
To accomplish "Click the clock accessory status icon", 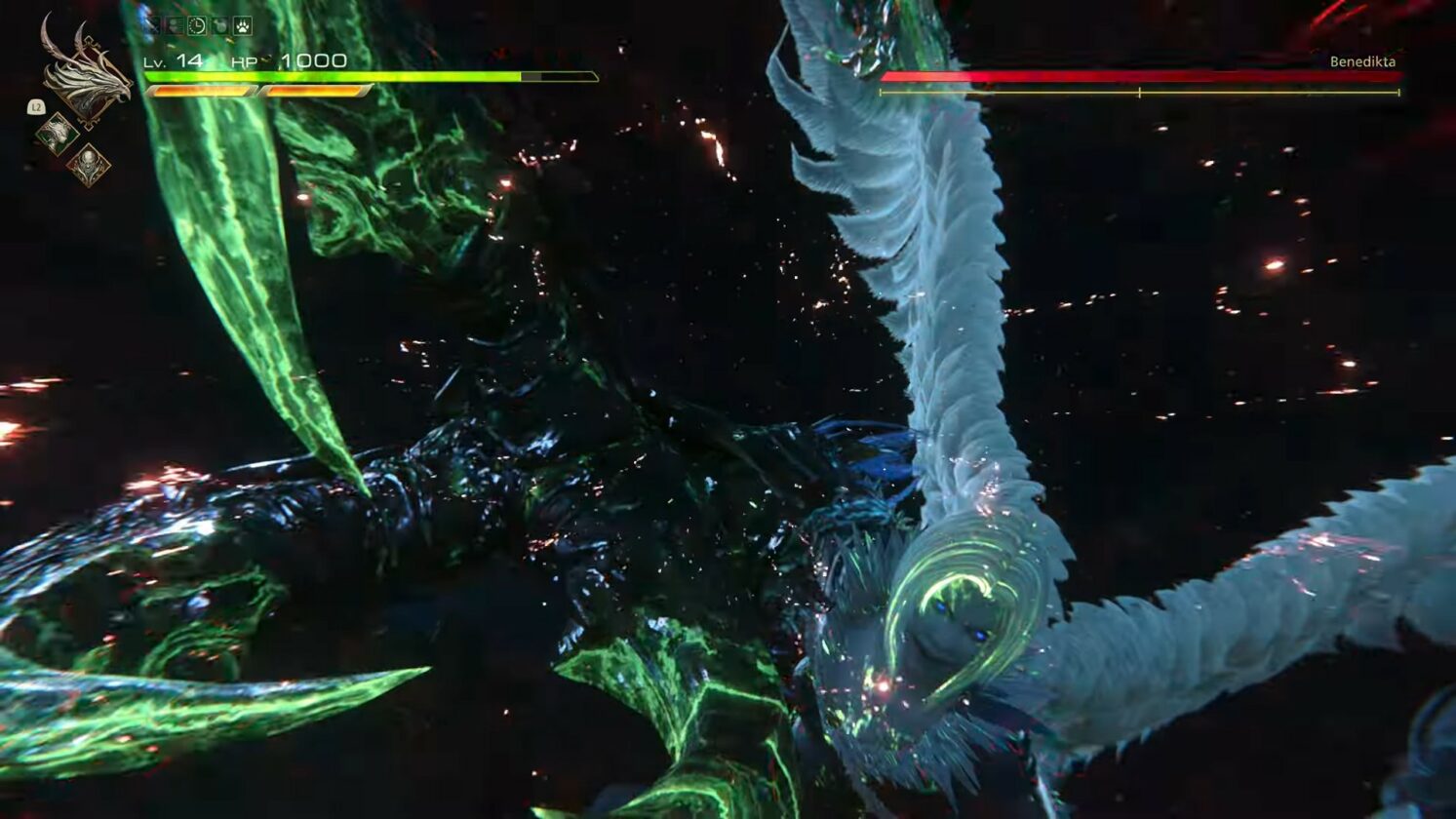I will (197, 26).
